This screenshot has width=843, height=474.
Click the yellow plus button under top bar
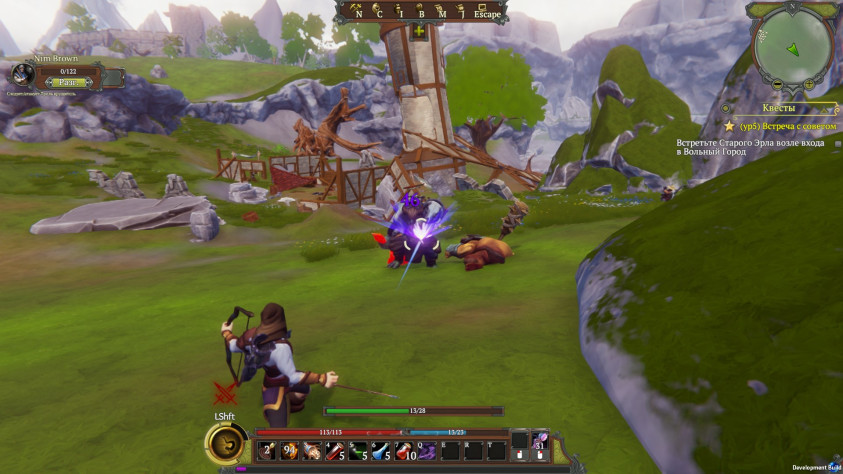click(418, 32)
